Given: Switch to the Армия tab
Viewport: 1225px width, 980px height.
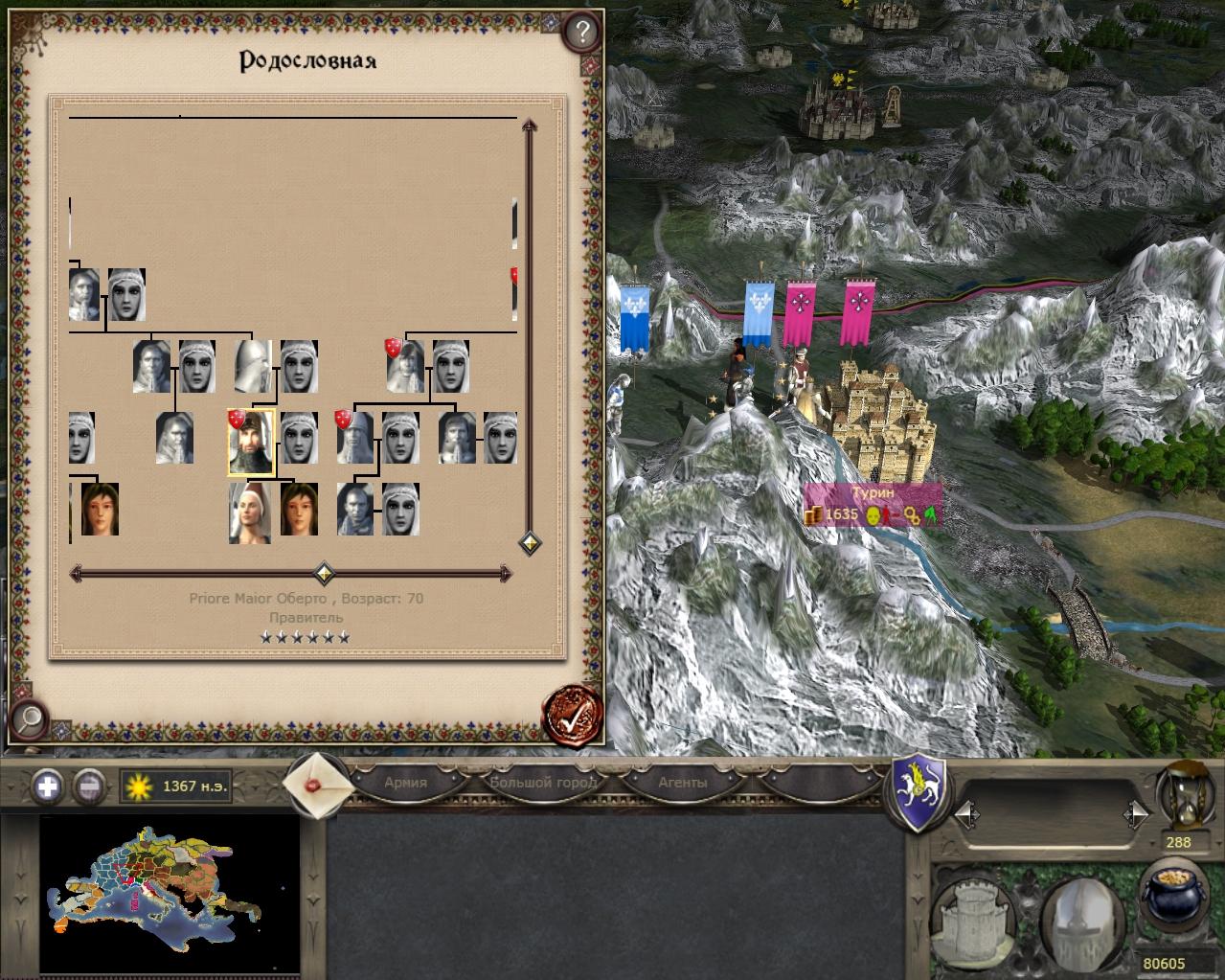Looking at the screenshot, I should (x=405, y=782).
